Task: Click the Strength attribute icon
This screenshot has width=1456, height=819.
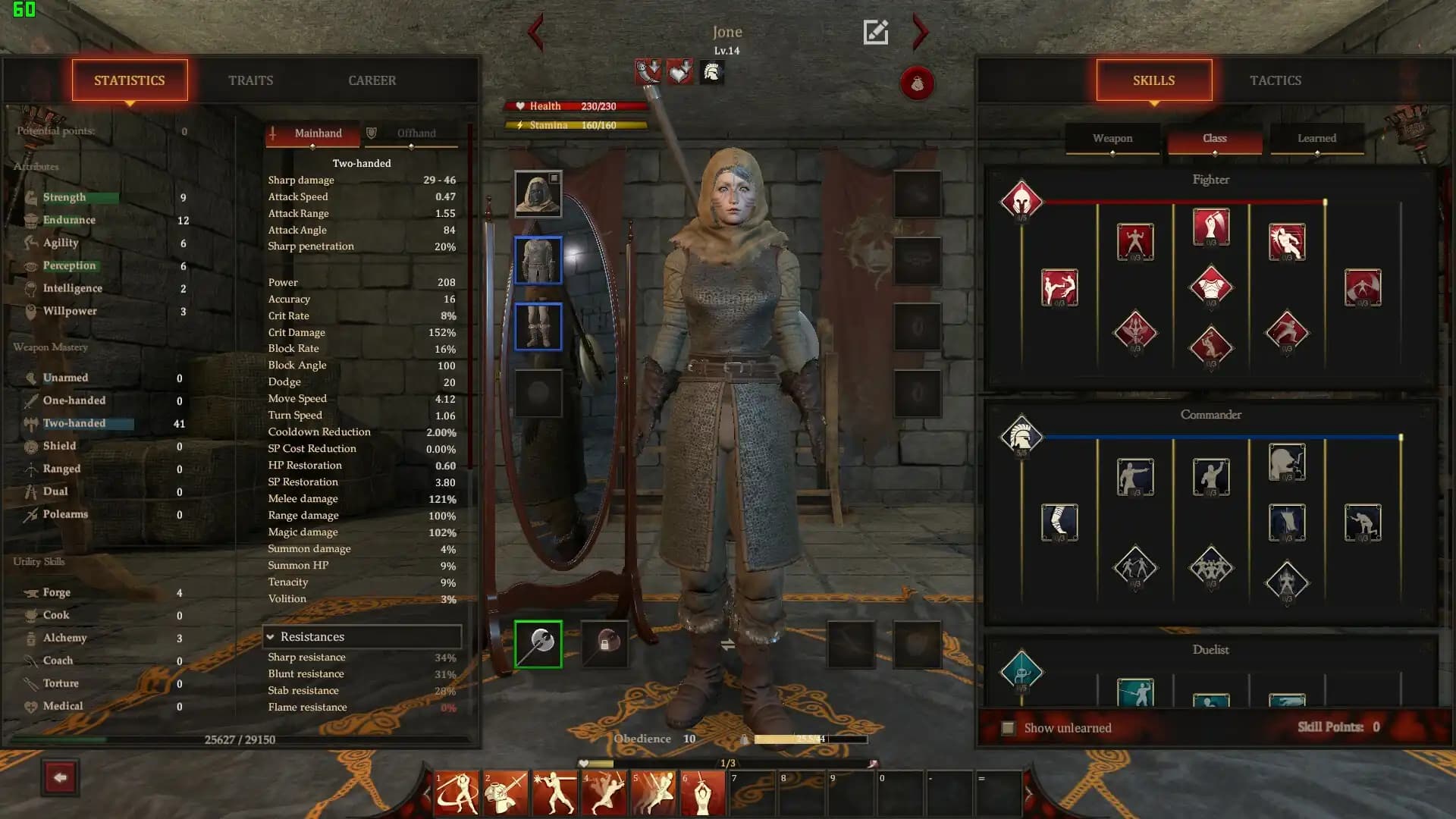Action: coord(31,196)
